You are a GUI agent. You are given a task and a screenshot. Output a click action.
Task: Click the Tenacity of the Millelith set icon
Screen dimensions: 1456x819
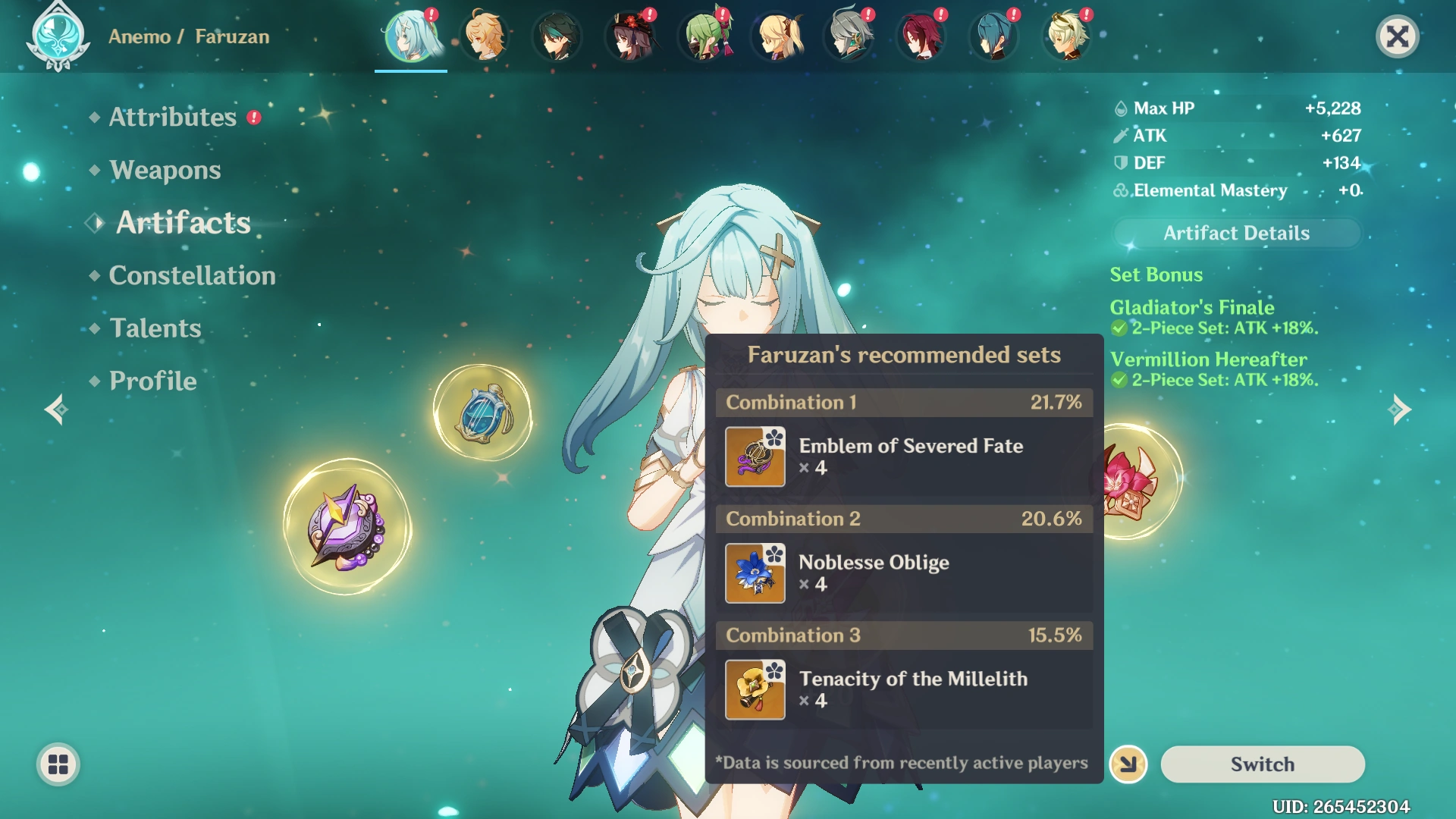click(755, 690)
